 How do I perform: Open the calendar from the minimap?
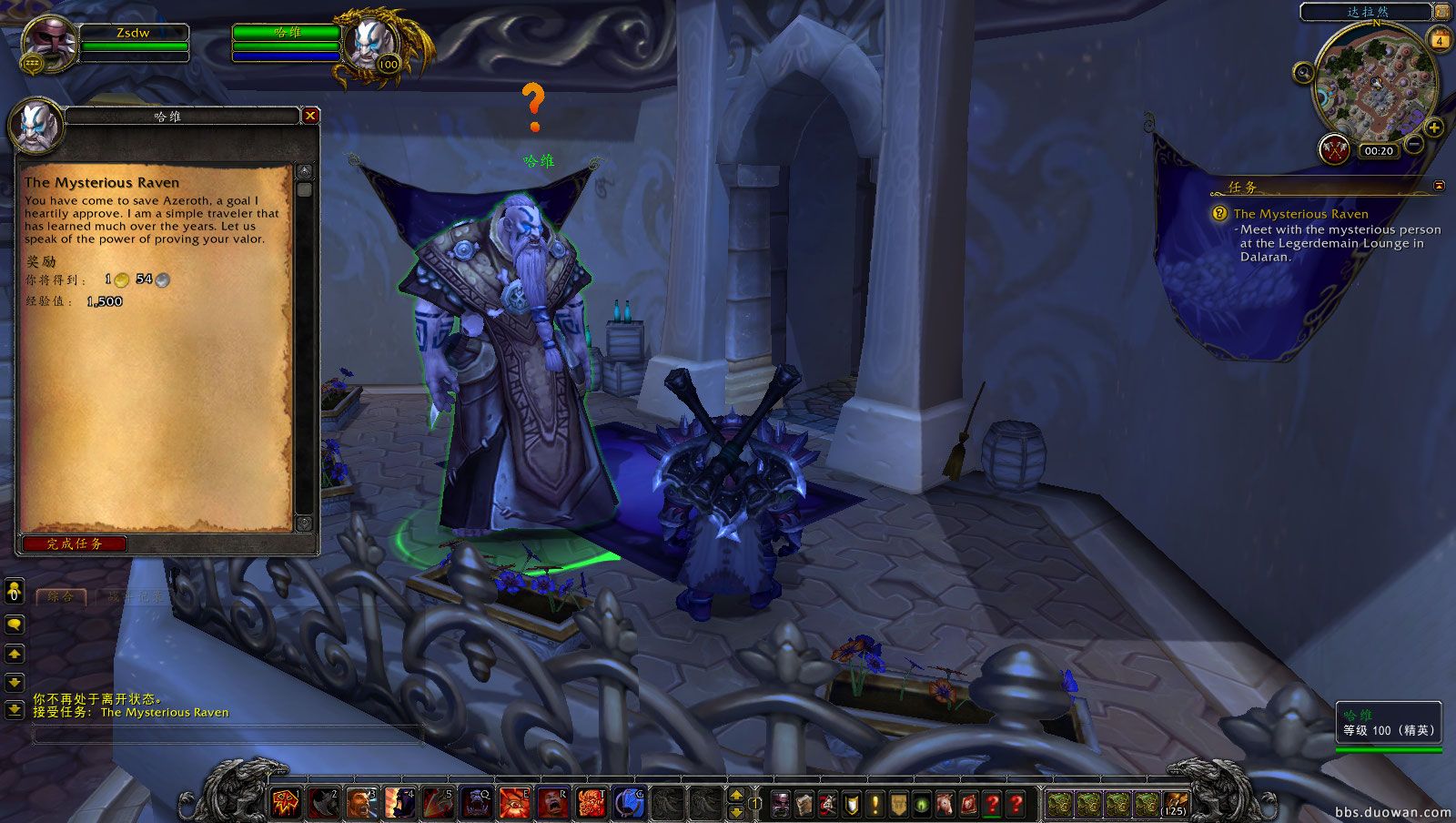[1440, 40]
